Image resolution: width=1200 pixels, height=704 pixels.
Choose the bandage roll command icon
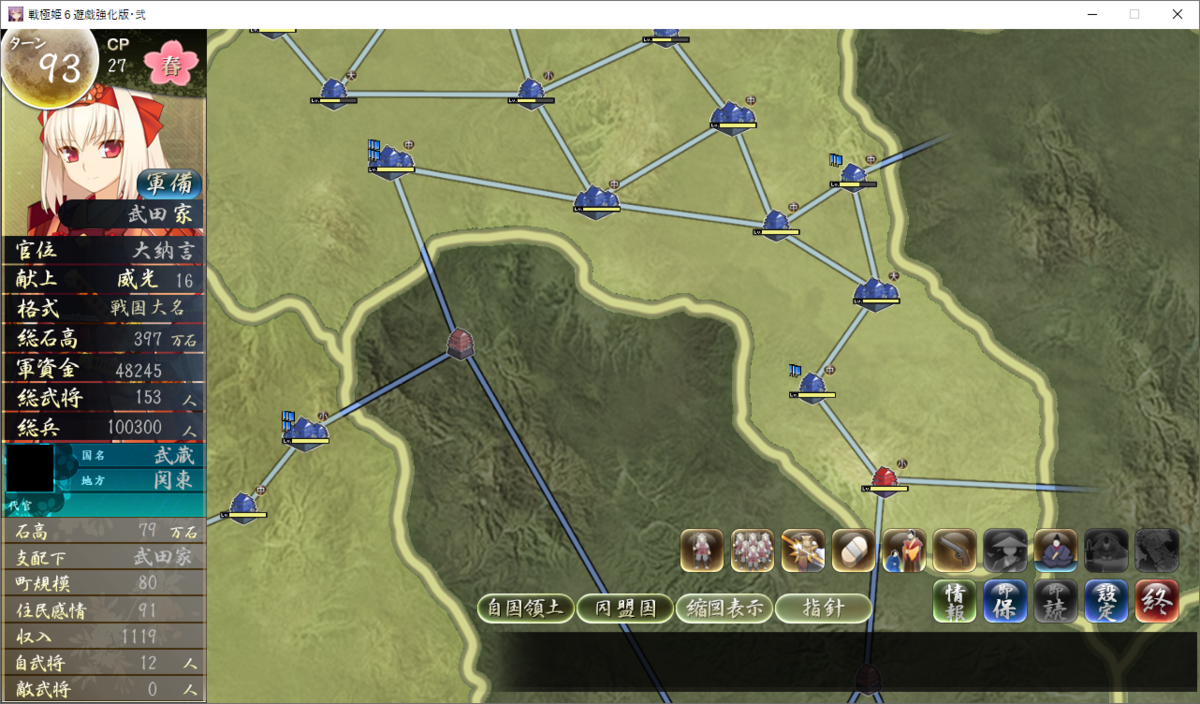click(x=853, y=551)
